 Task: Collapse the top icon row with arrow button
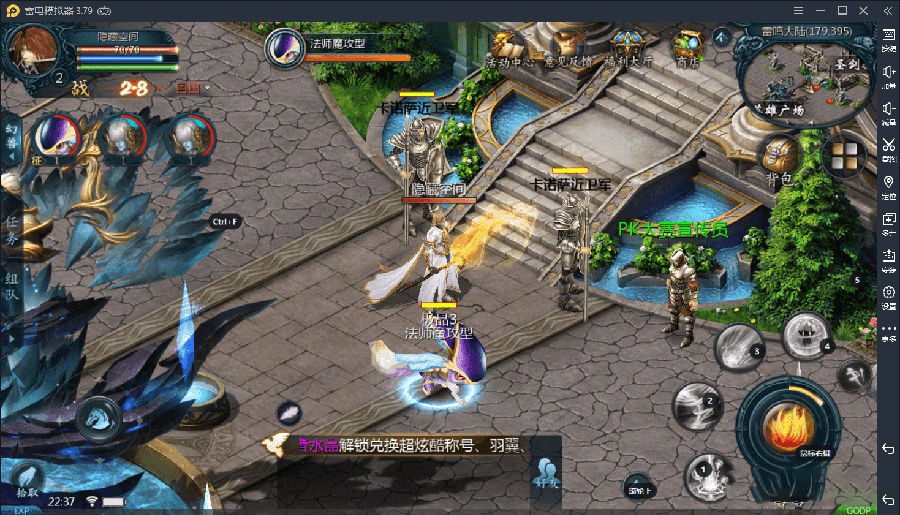tap(721, 37)
